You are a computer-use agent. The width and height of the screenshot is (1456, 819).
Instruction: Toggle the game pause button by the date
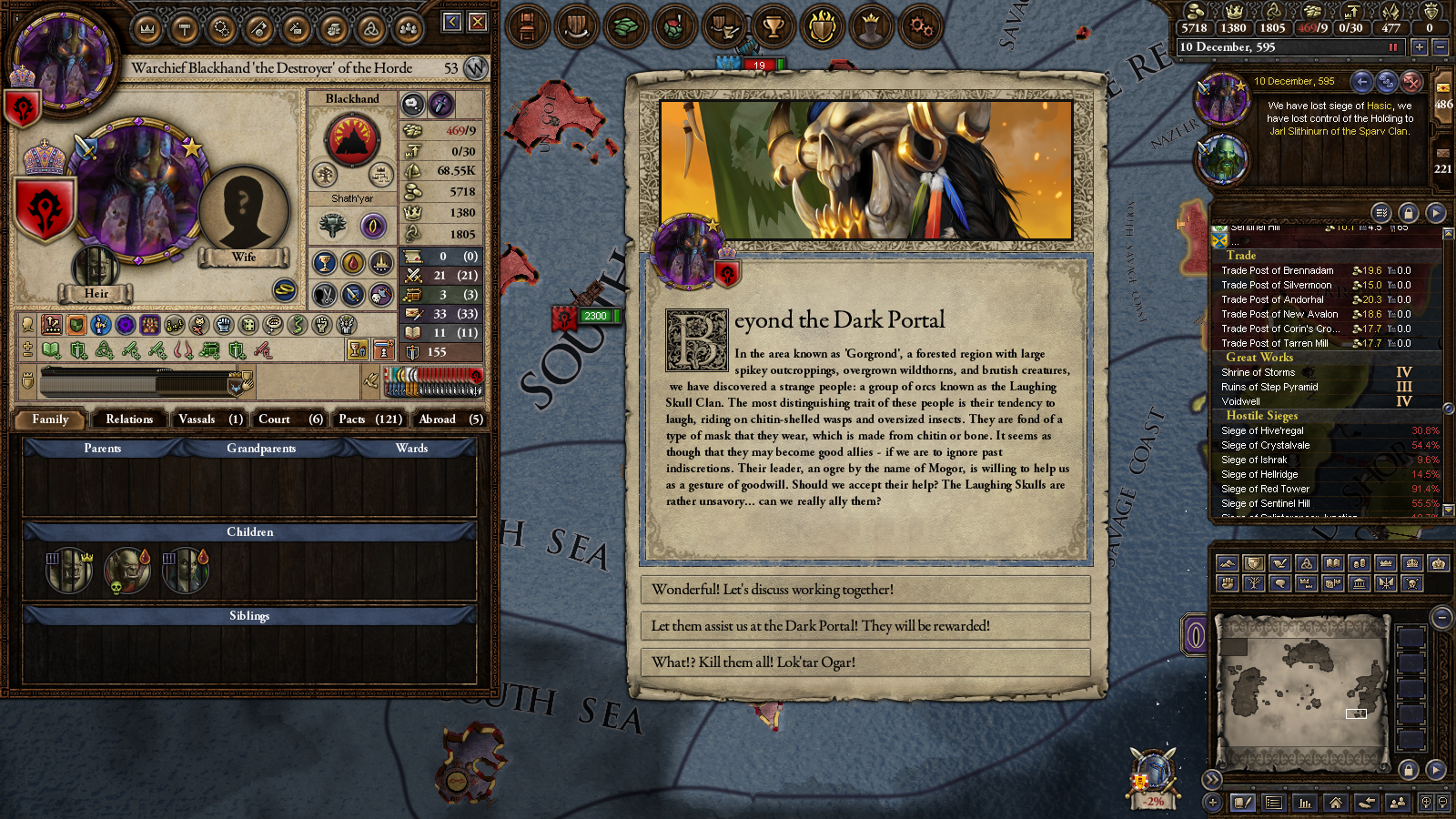pyautogui.click(x=1392, y=47)
